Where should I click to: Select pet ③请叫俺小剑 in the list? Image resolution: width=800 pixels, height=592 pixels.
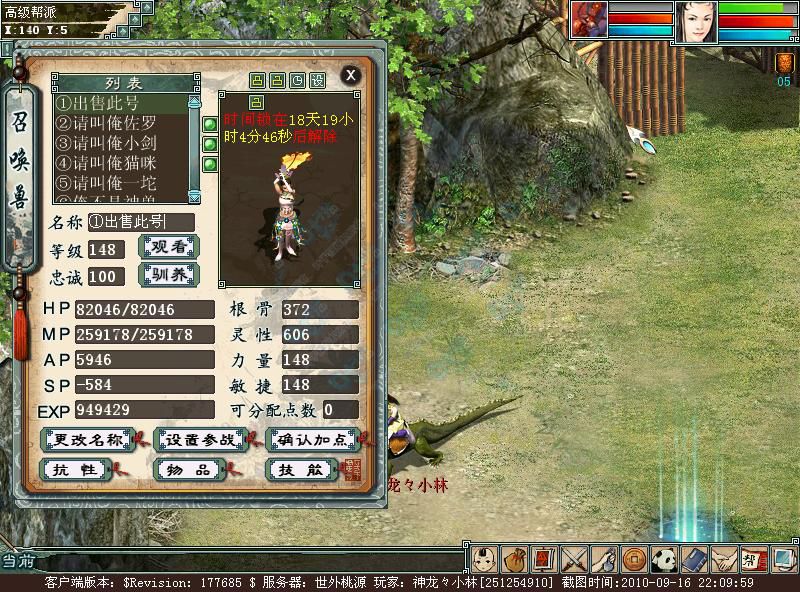120,143
